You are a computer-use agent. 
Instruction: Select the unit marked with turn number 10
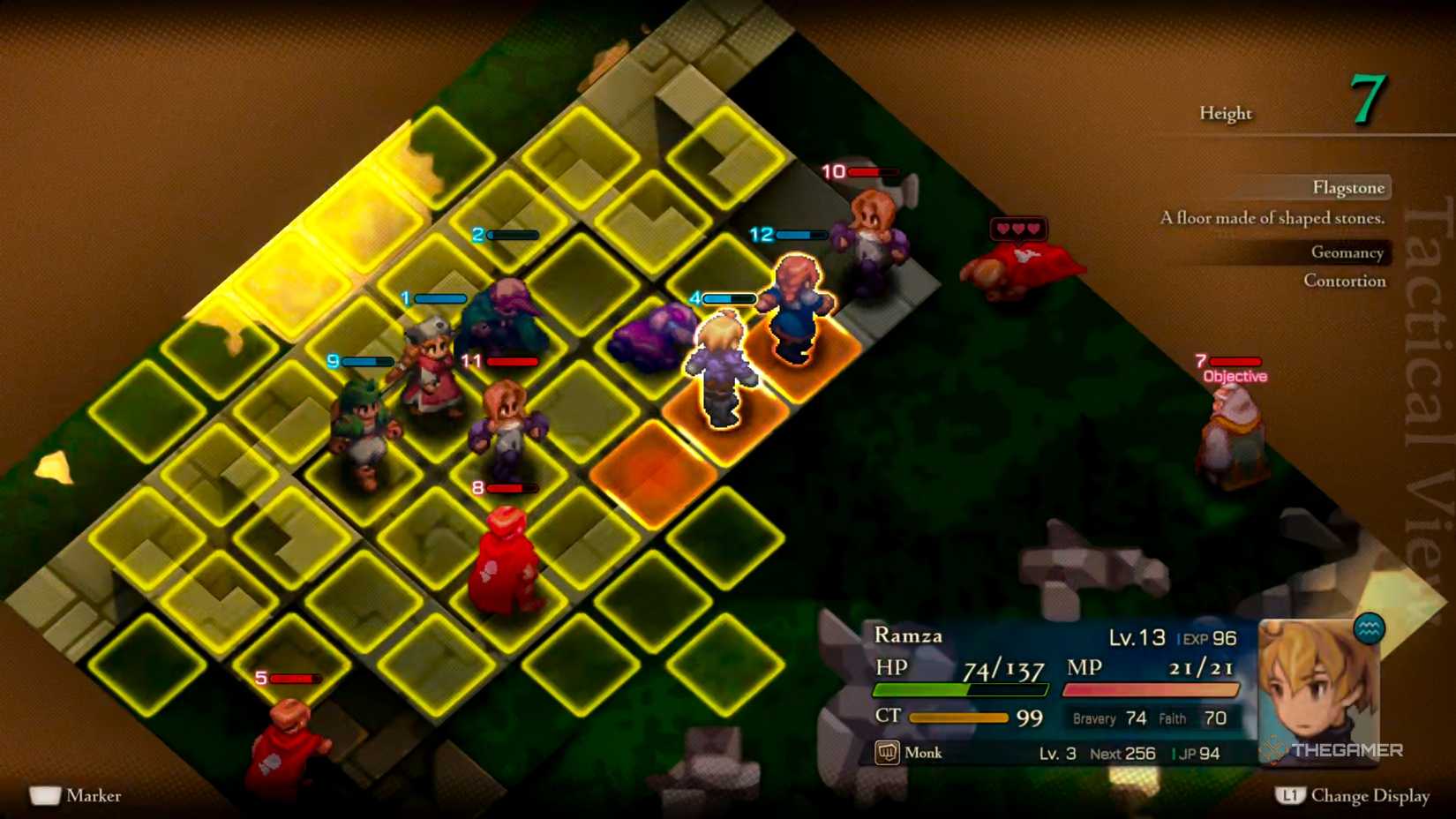pos(873,237)
